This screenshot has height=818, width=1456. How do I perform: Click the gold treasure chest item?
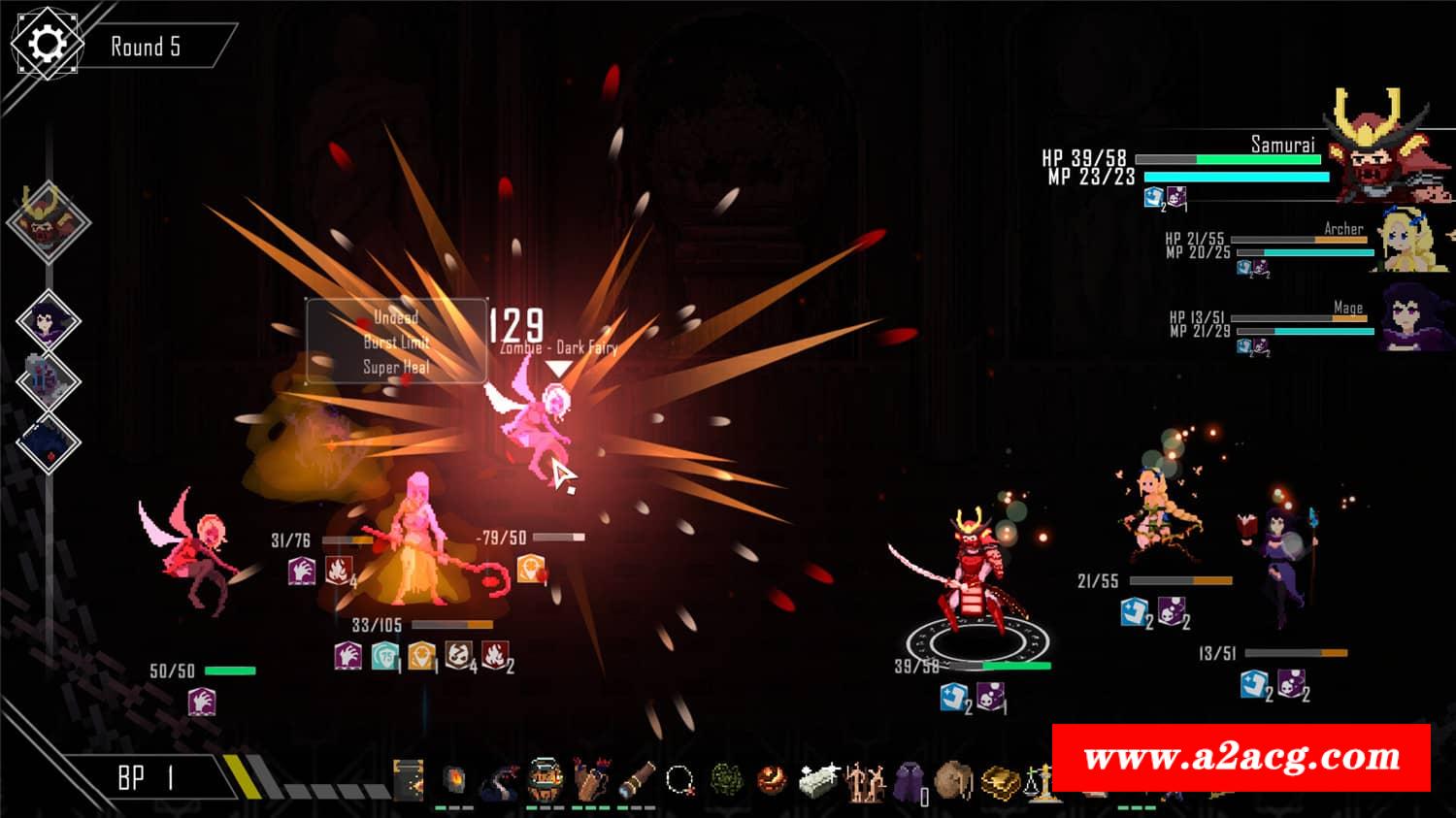(x=1000, y=781)
